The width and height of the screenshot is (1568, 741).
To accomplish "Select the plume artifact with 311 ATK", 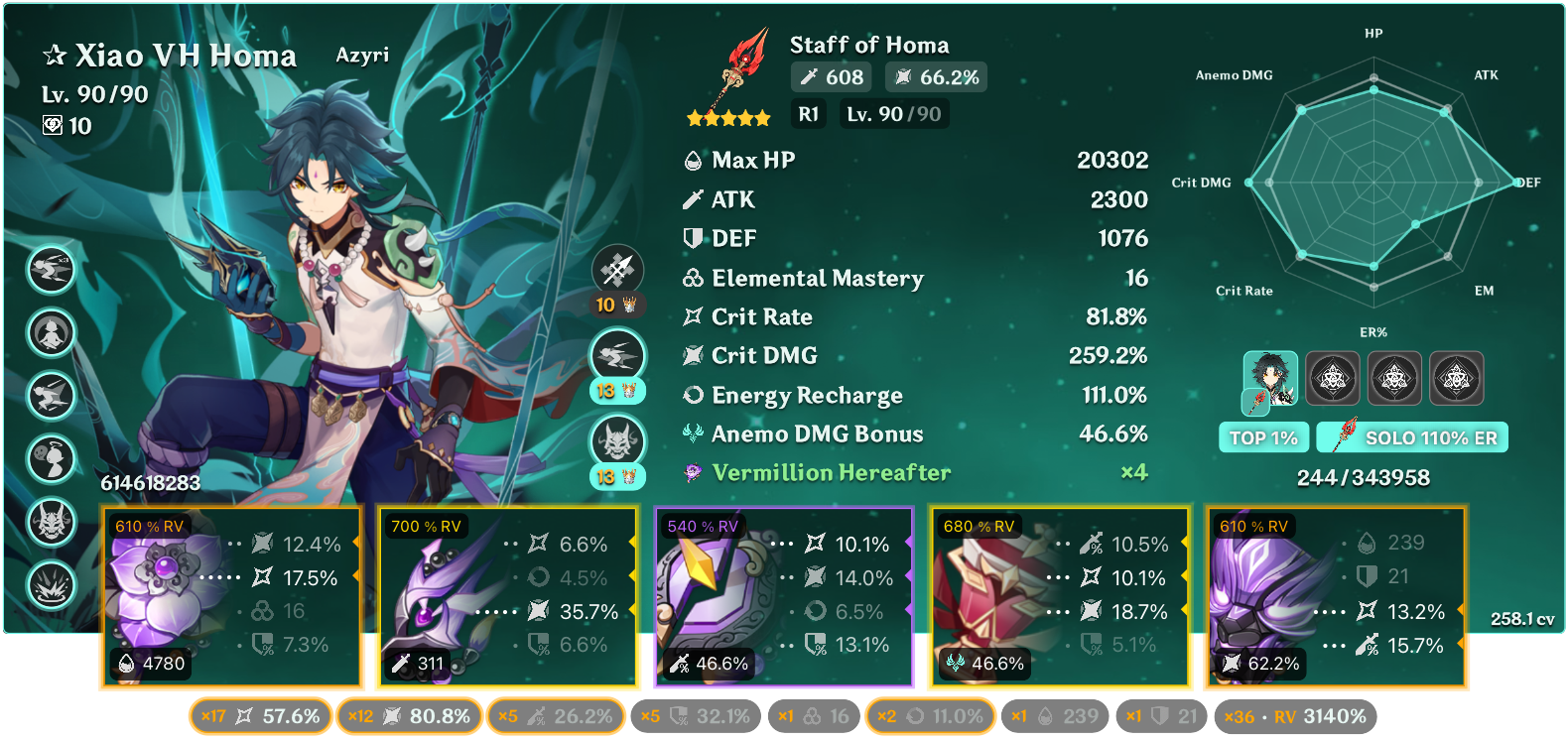I will click(506, 597).
